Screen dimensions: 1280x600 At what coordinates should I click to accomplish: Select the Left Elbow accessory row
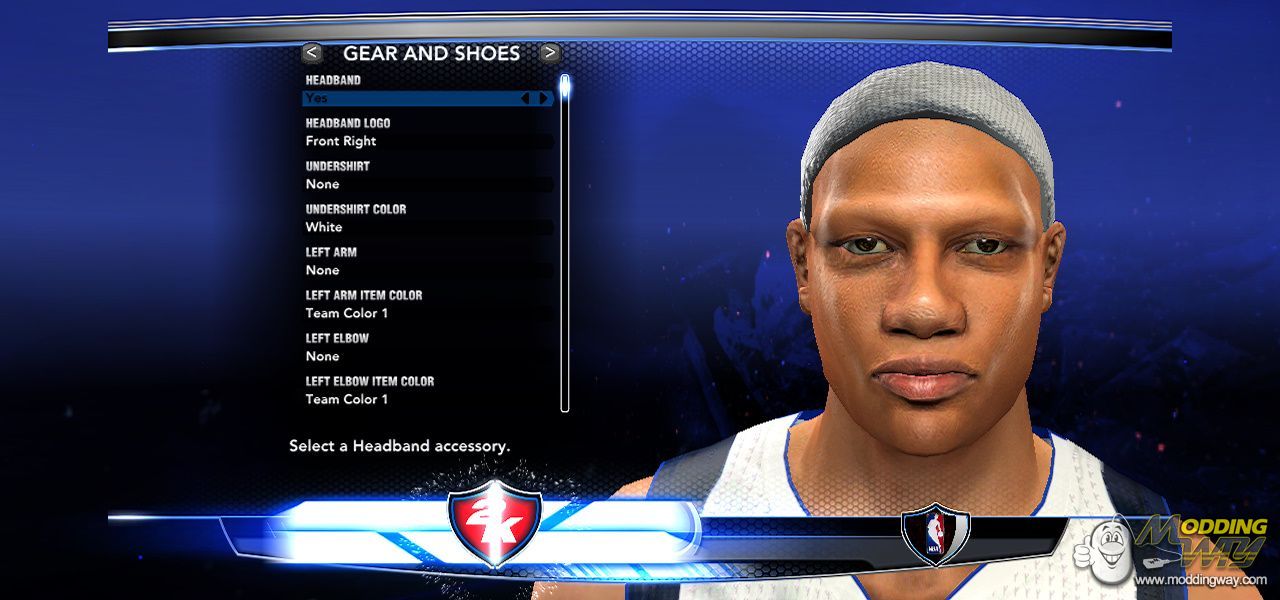(428, 356)
